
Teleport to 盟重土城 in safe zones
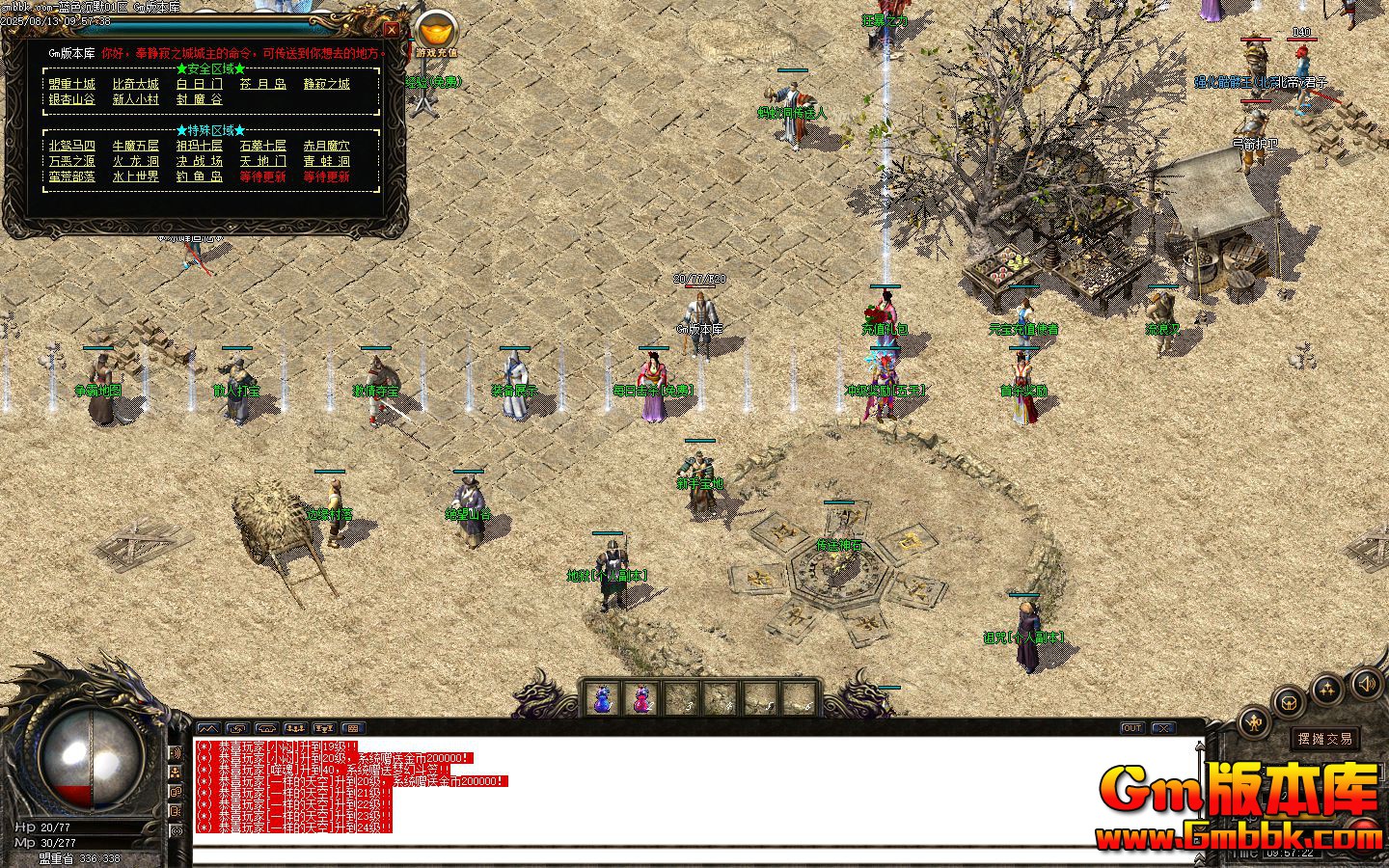click(71, 84)
